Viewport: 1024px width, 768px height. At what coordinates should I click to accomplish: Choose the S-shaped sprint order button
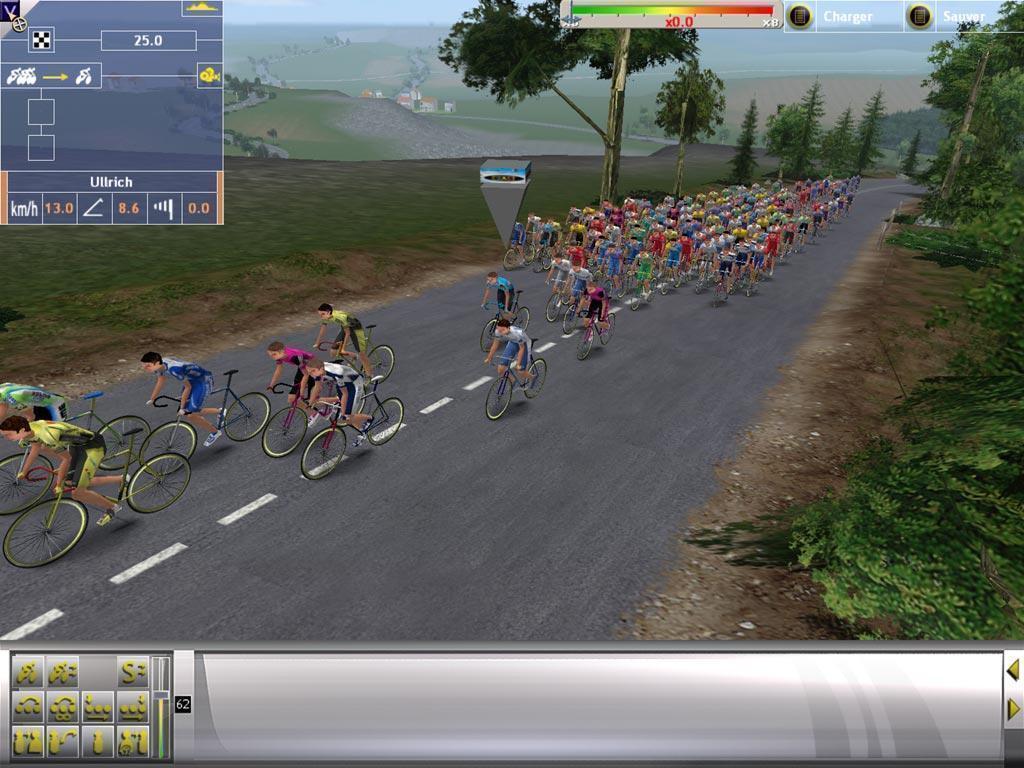[132, 671]
